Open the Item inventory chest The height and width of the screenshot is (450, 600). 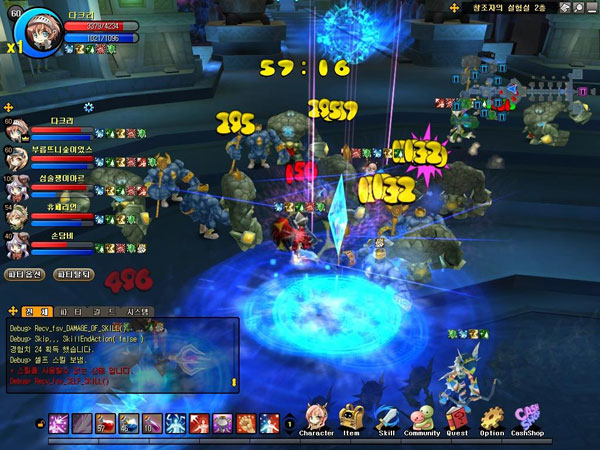352,421
